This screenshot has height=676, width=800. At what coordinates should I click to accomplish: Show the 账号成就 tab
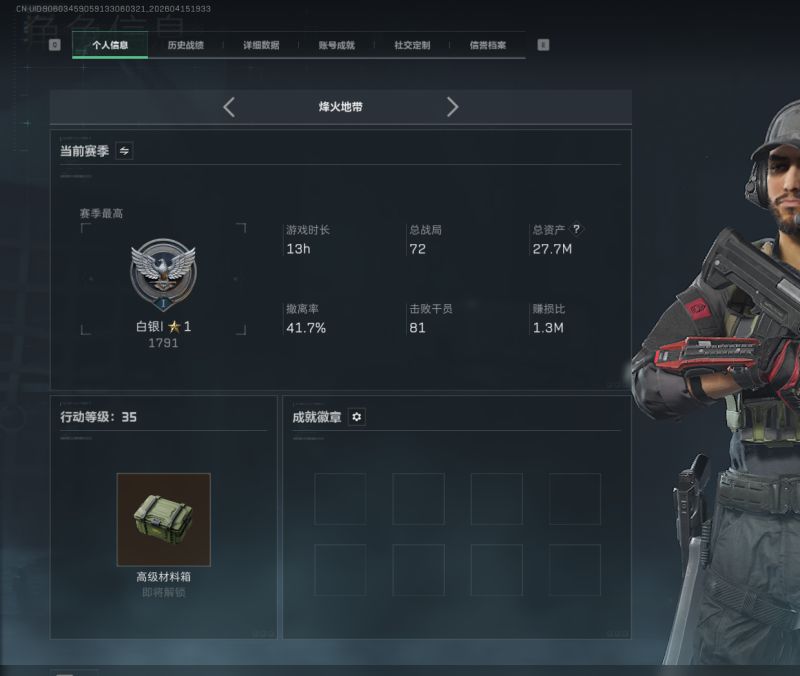(337, 45)
